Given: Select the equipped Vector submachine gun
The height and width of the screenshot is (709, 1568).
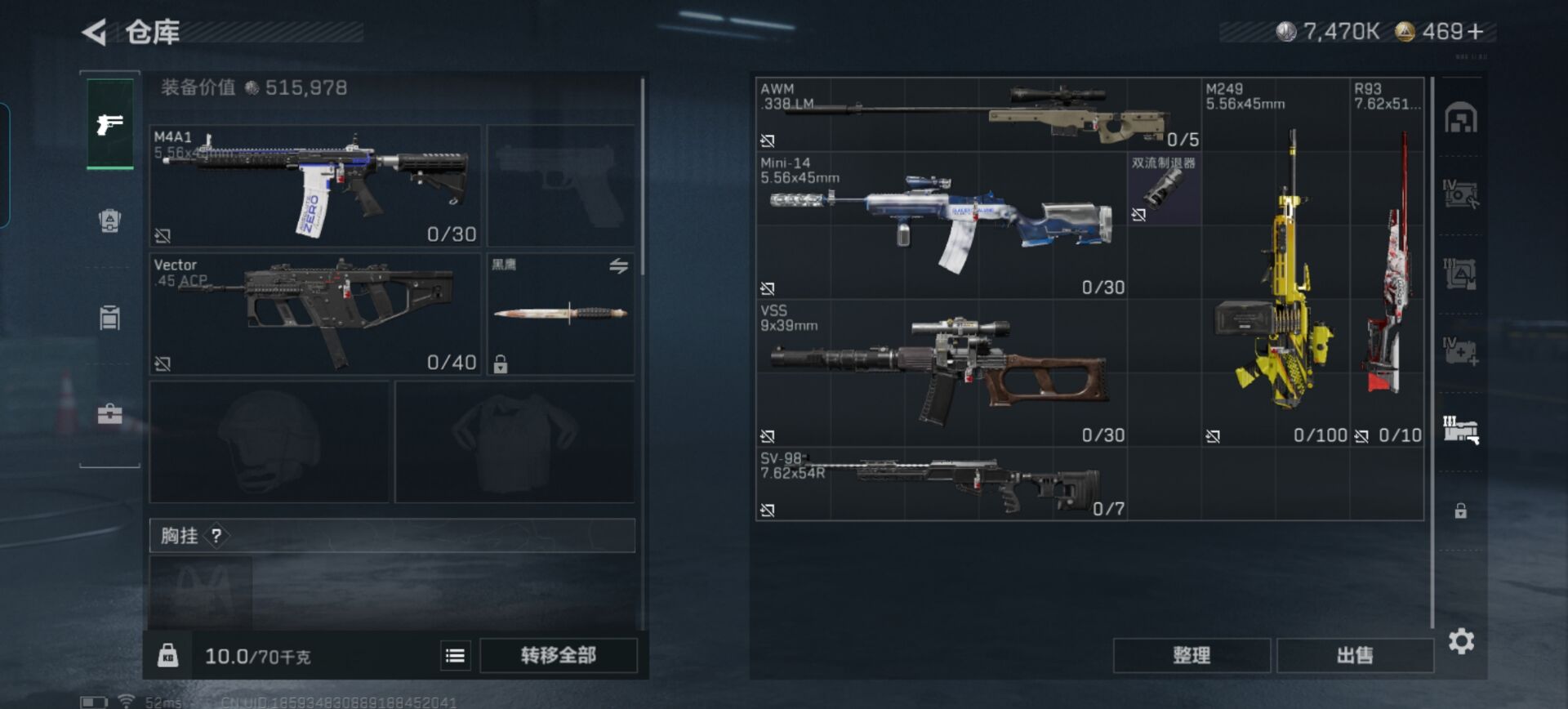Looking at the screenshot, I should click(315, 314).
